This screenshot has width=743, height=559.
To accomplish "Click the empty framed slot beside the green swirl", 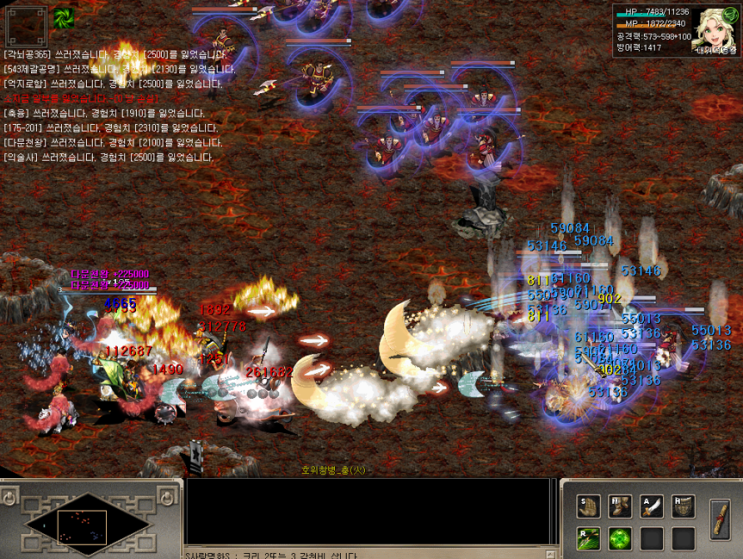I will [x=26, y=26].
